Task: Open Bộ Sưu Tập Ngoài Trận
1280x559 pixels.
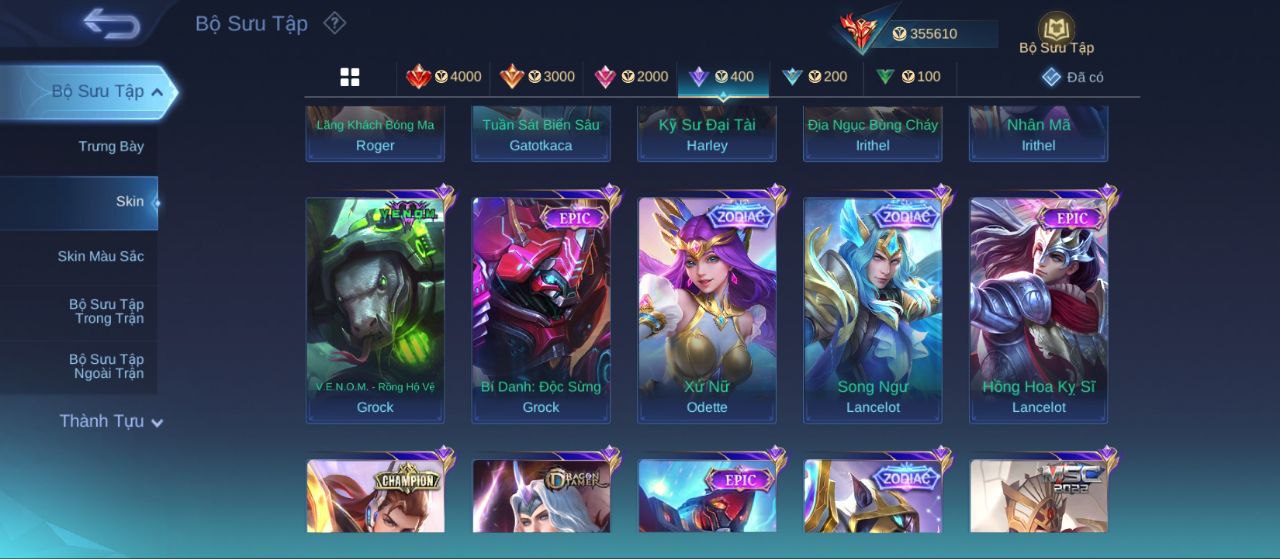Action: pos(106,367)
